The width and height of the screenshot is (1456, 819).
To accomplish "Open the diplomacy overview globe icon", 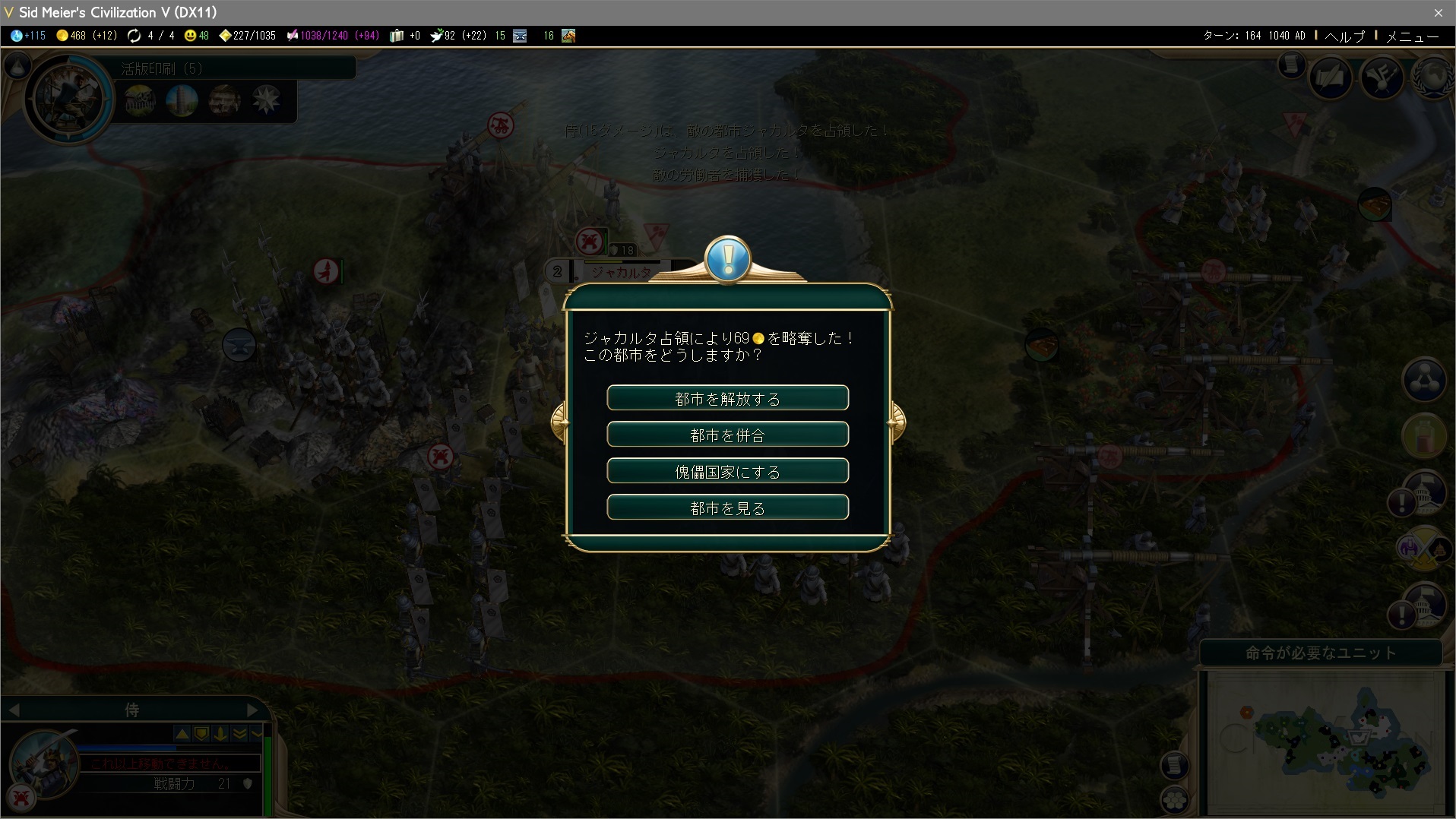I will tap(1432, 77).
